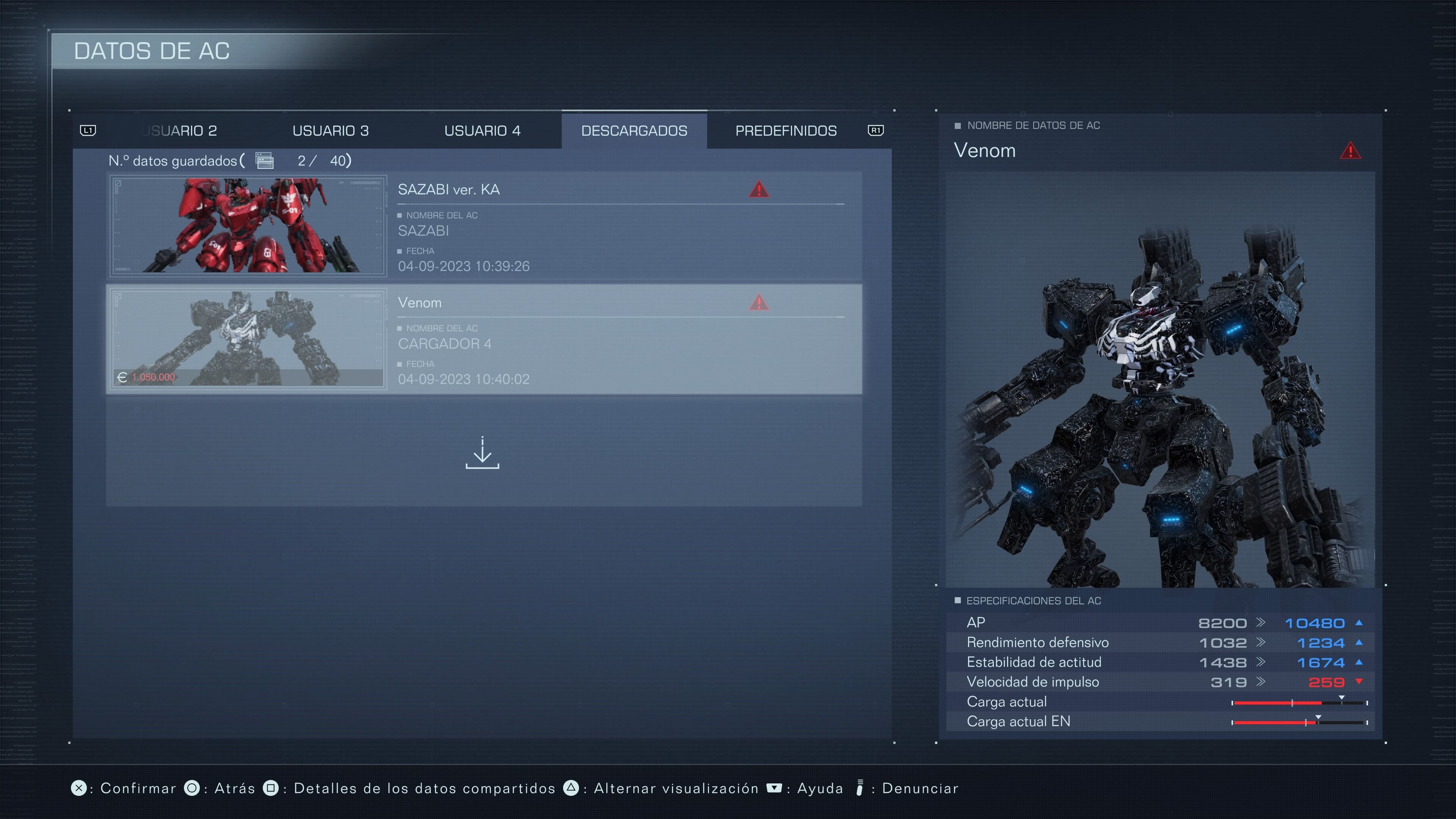The height and width of the screenshot is (819, 1456).
Task: Click the Atrás option
Action: (x=233, y=788)
